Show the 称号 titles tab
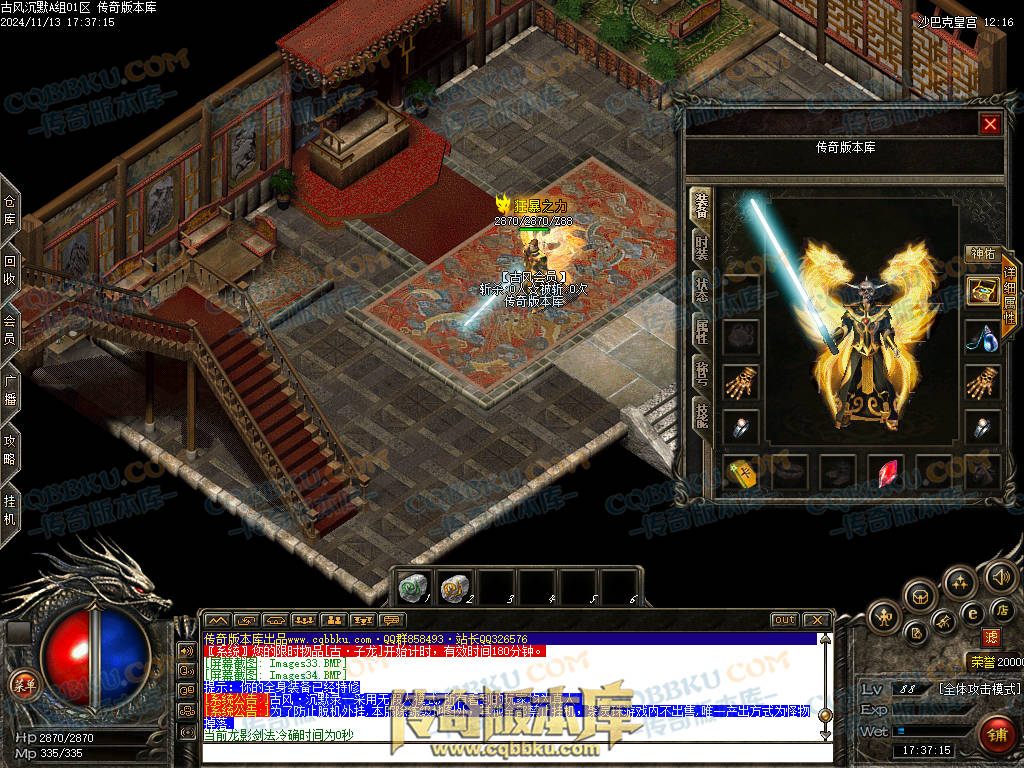The height and width of the screenshot is (768, 1024). (x=702, y=373)
